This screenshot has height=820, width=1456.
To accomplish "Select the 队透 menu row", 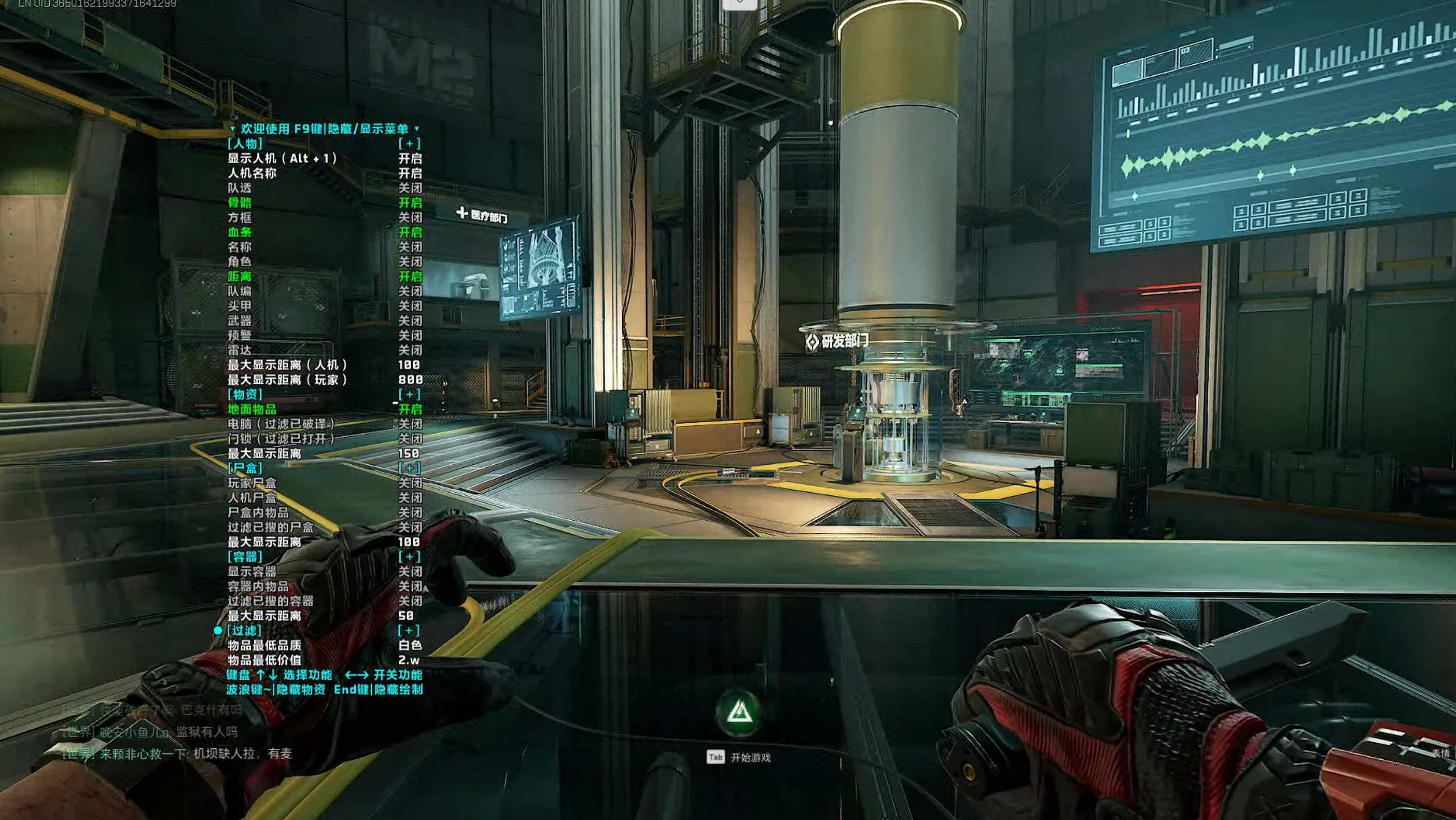I will (240, 188).
